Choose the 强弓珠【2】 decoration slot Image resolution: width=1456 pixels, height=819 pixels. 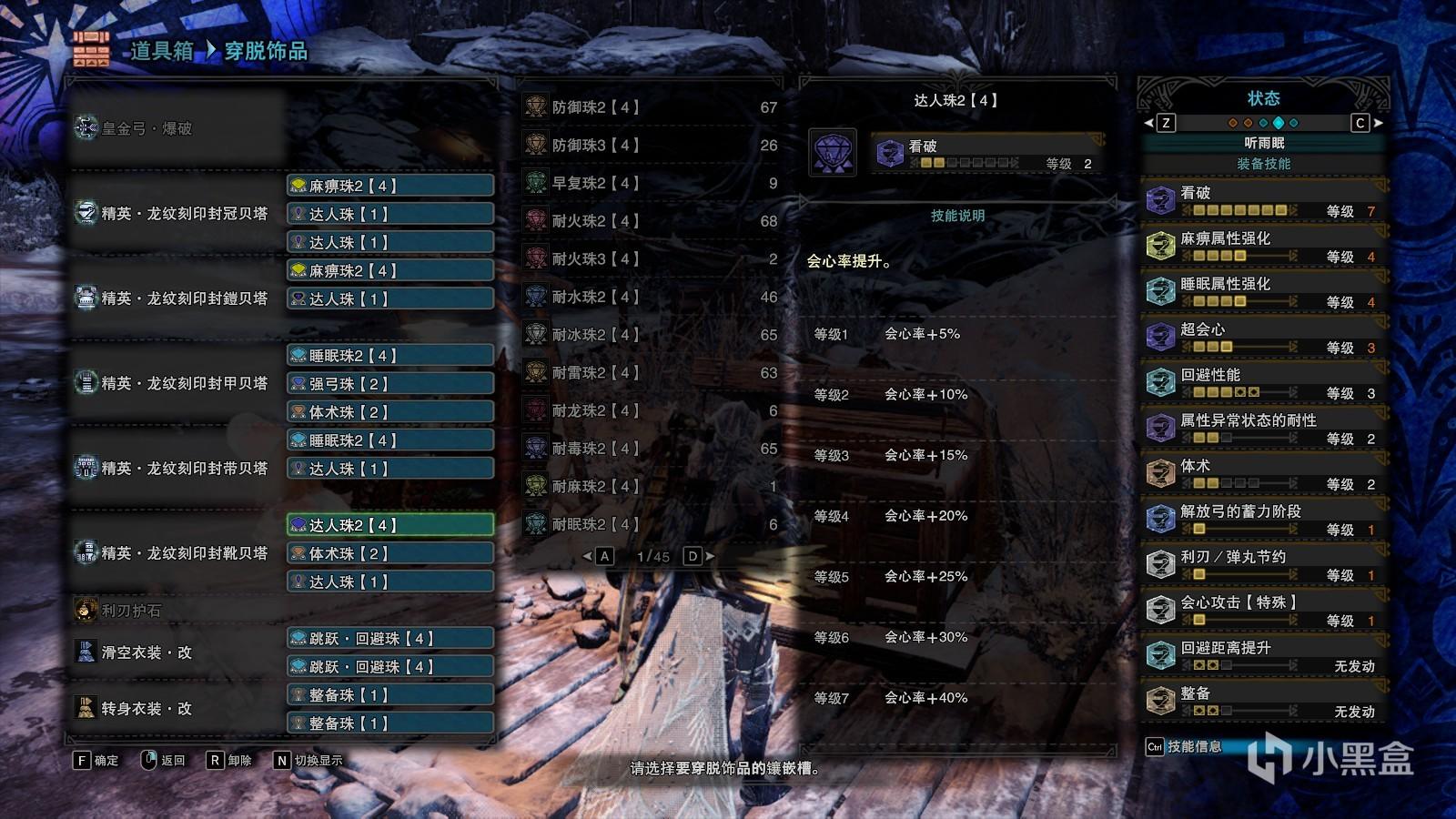coord(390,384)
